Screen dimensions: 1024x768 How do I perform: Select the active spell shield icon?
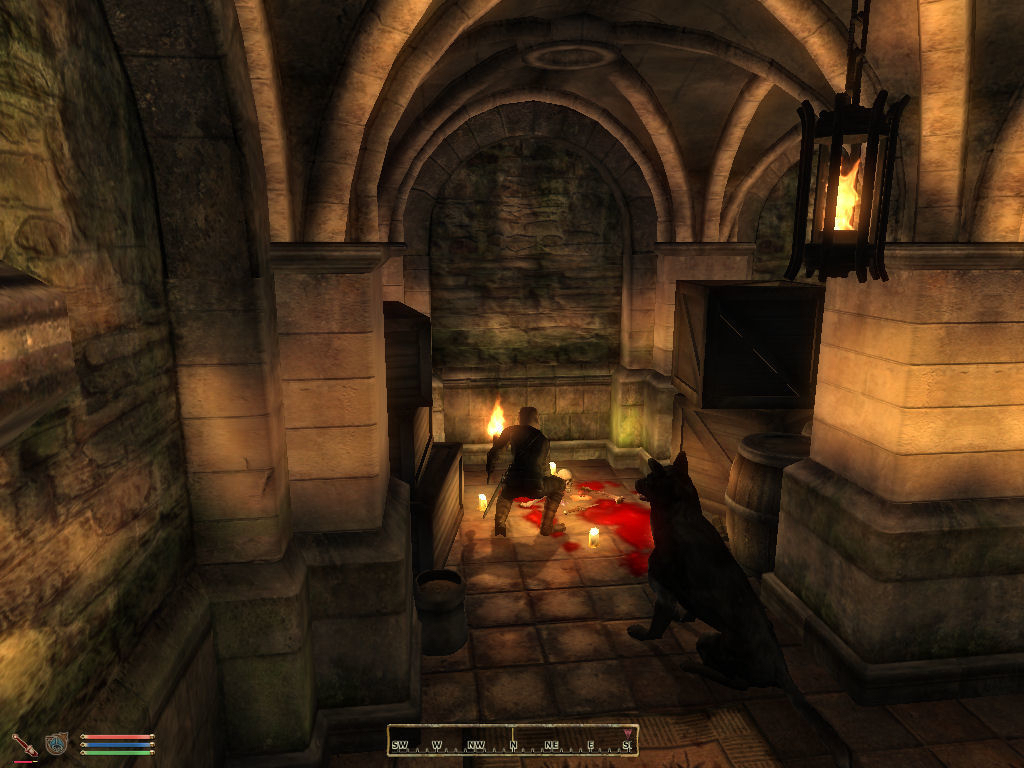56,744
